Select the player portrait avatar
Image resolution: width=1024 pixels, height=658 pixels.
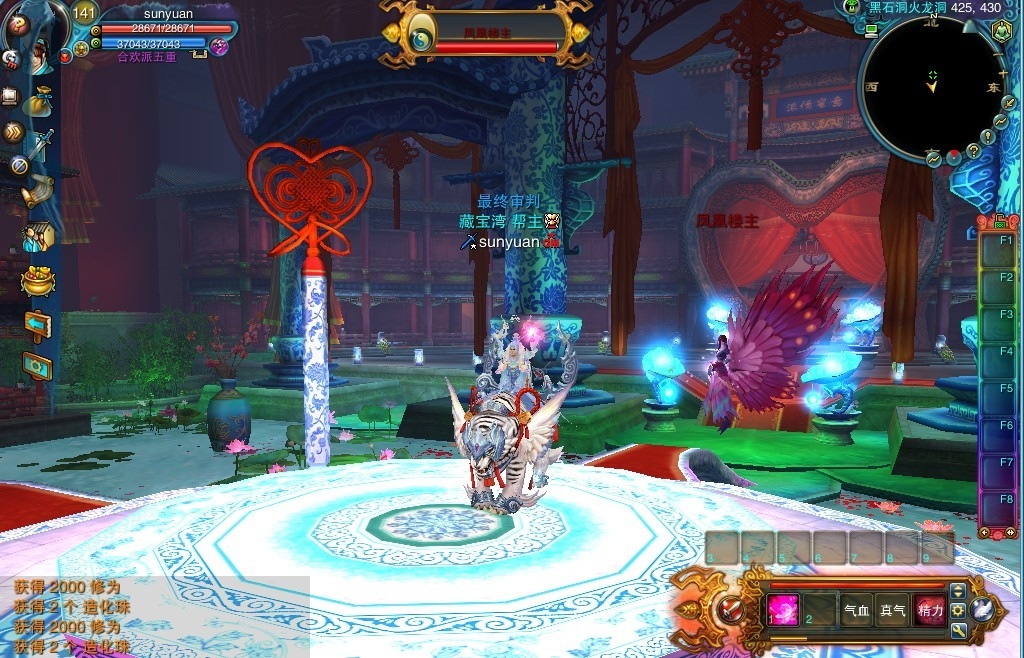[35, 30]
